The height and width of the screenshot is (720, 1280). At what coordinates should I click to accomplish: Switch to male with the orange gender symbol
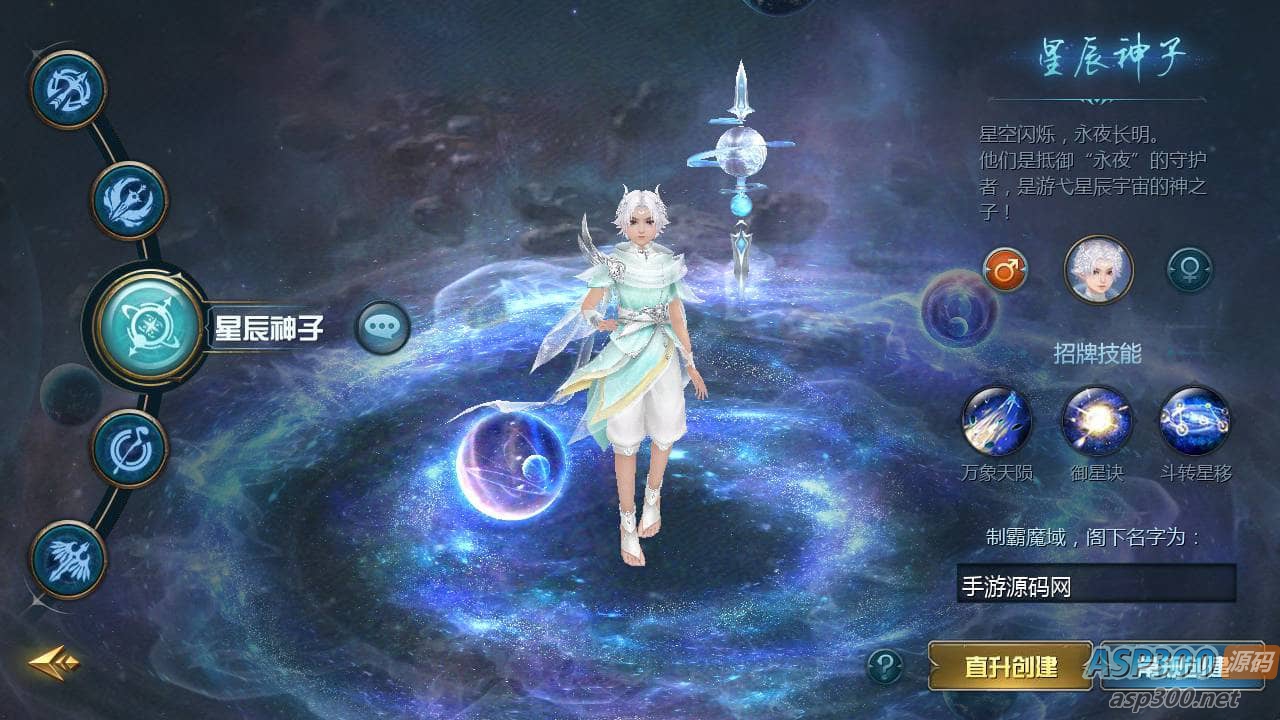click(x=1003, y=268)
